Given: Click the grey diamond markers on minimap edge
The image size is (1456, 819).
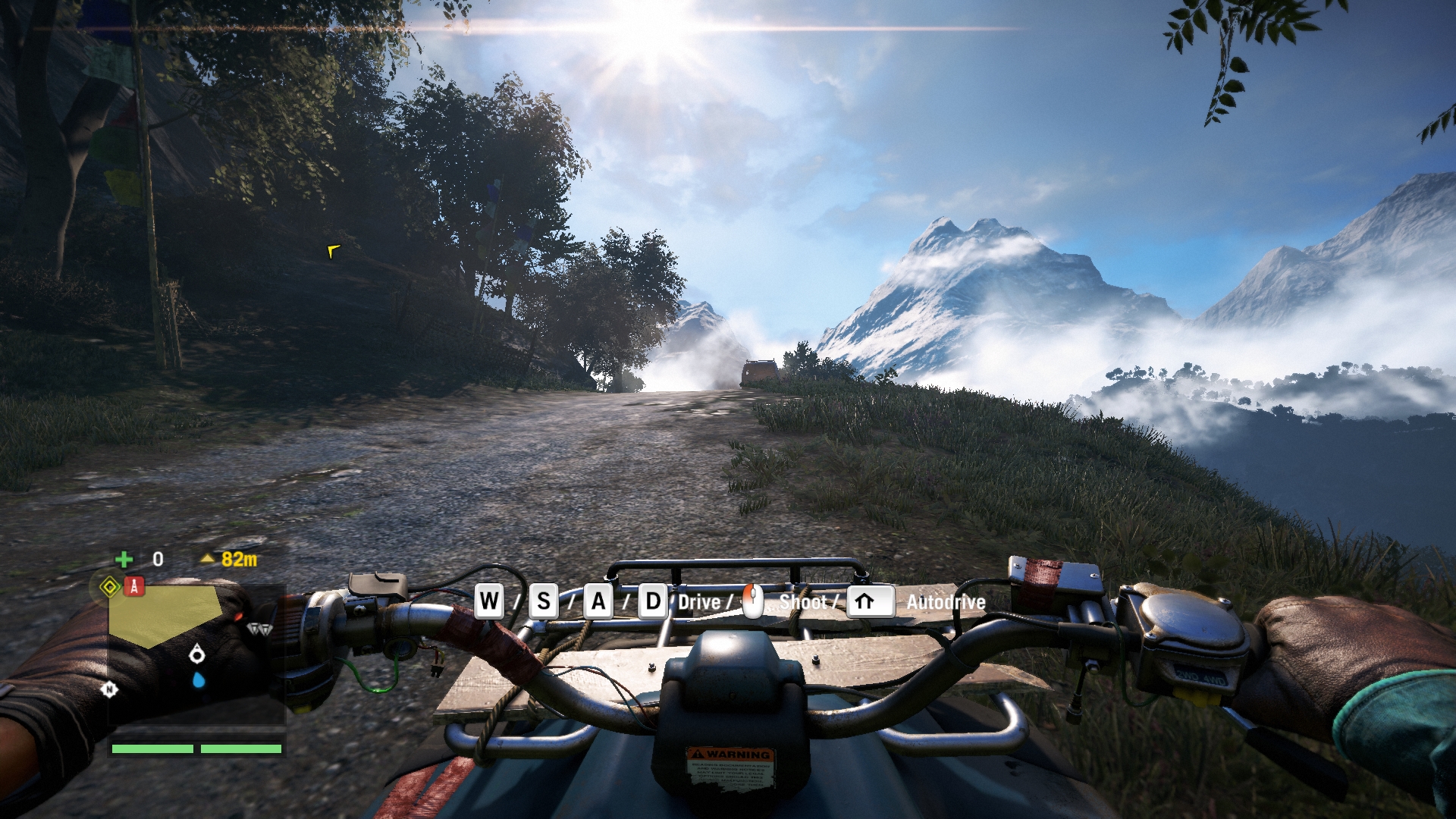Looking at the screenshot, I should (259, 629).
